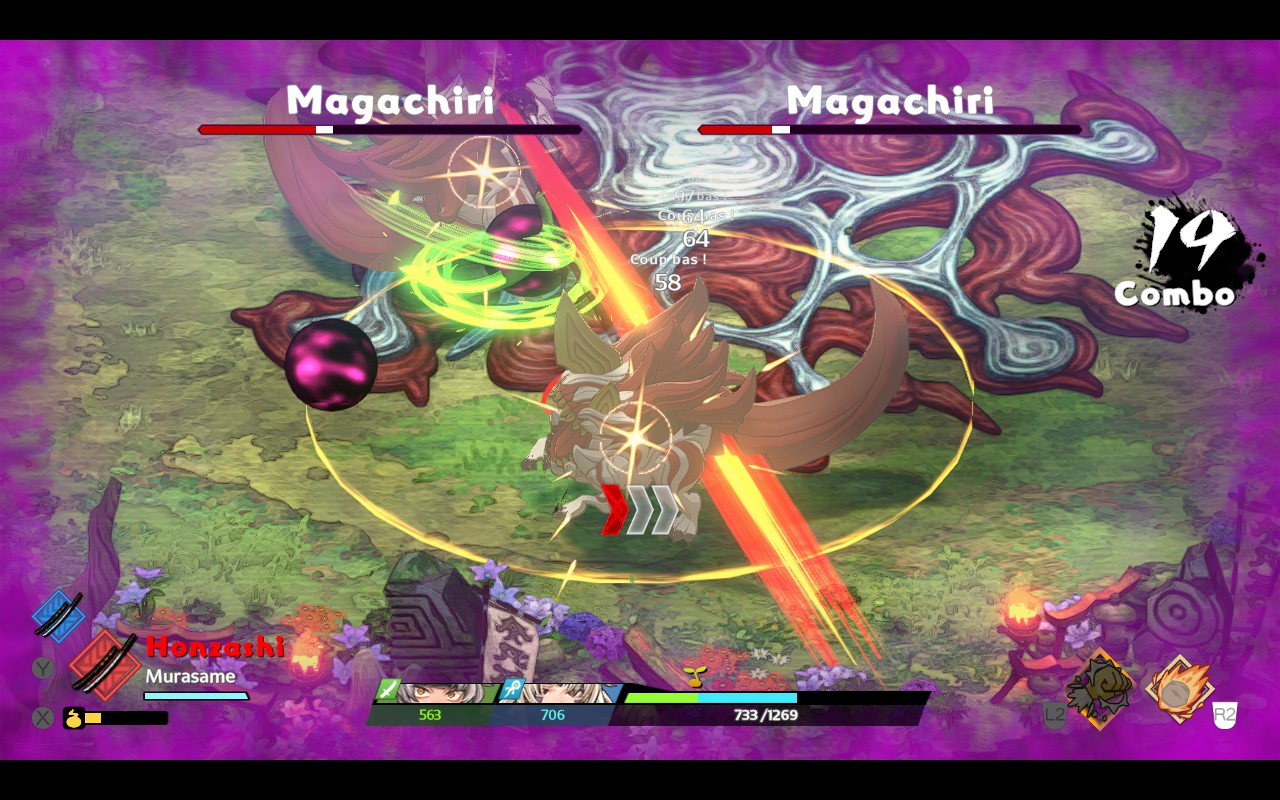Viewport: 1280px width, 800px height.
Task: Activate the spiked fist skill icon
Action: (1100, 689)
